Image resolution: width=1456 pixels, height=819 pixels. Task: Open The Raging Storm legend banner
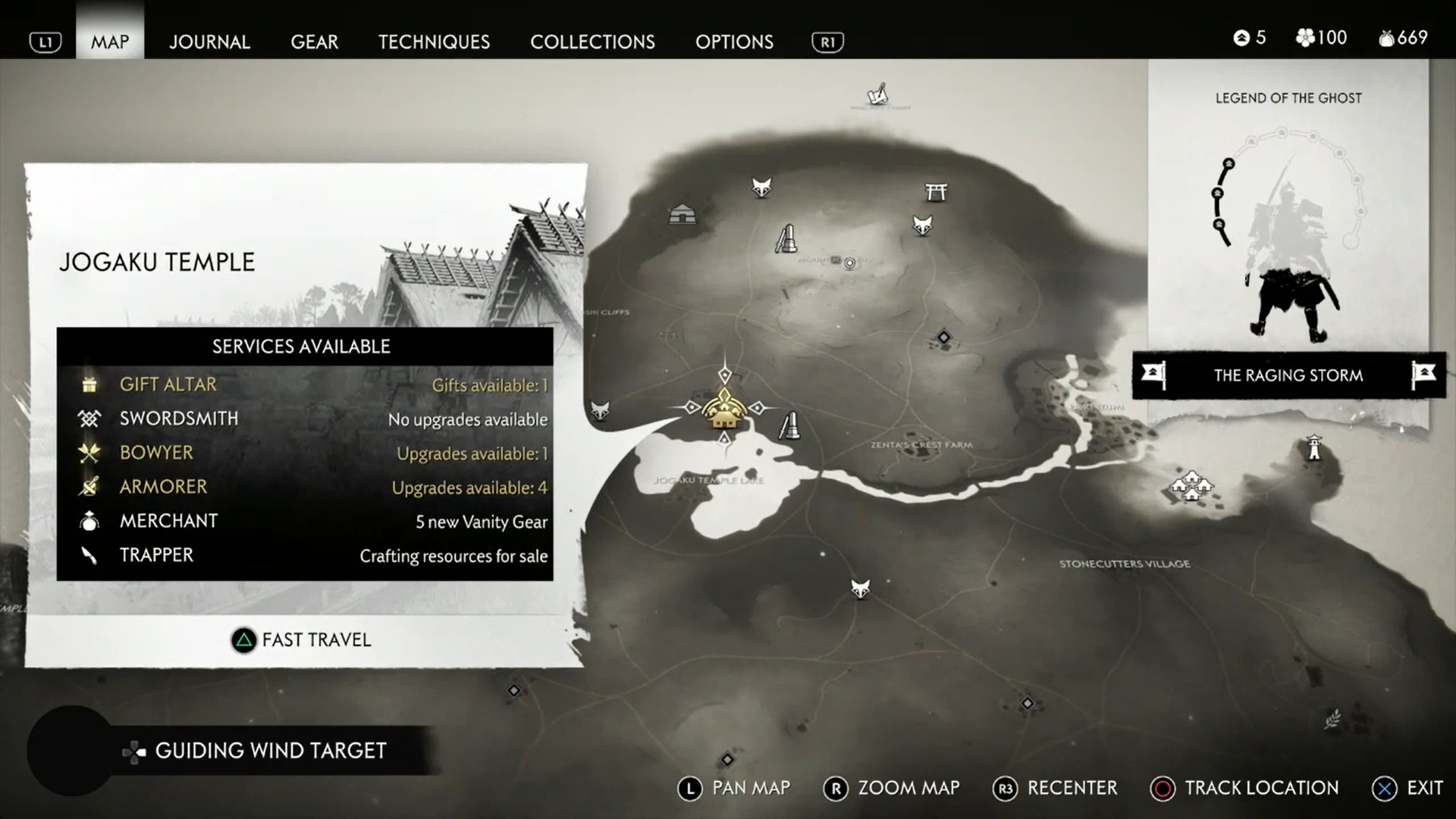click(1288, 375)
